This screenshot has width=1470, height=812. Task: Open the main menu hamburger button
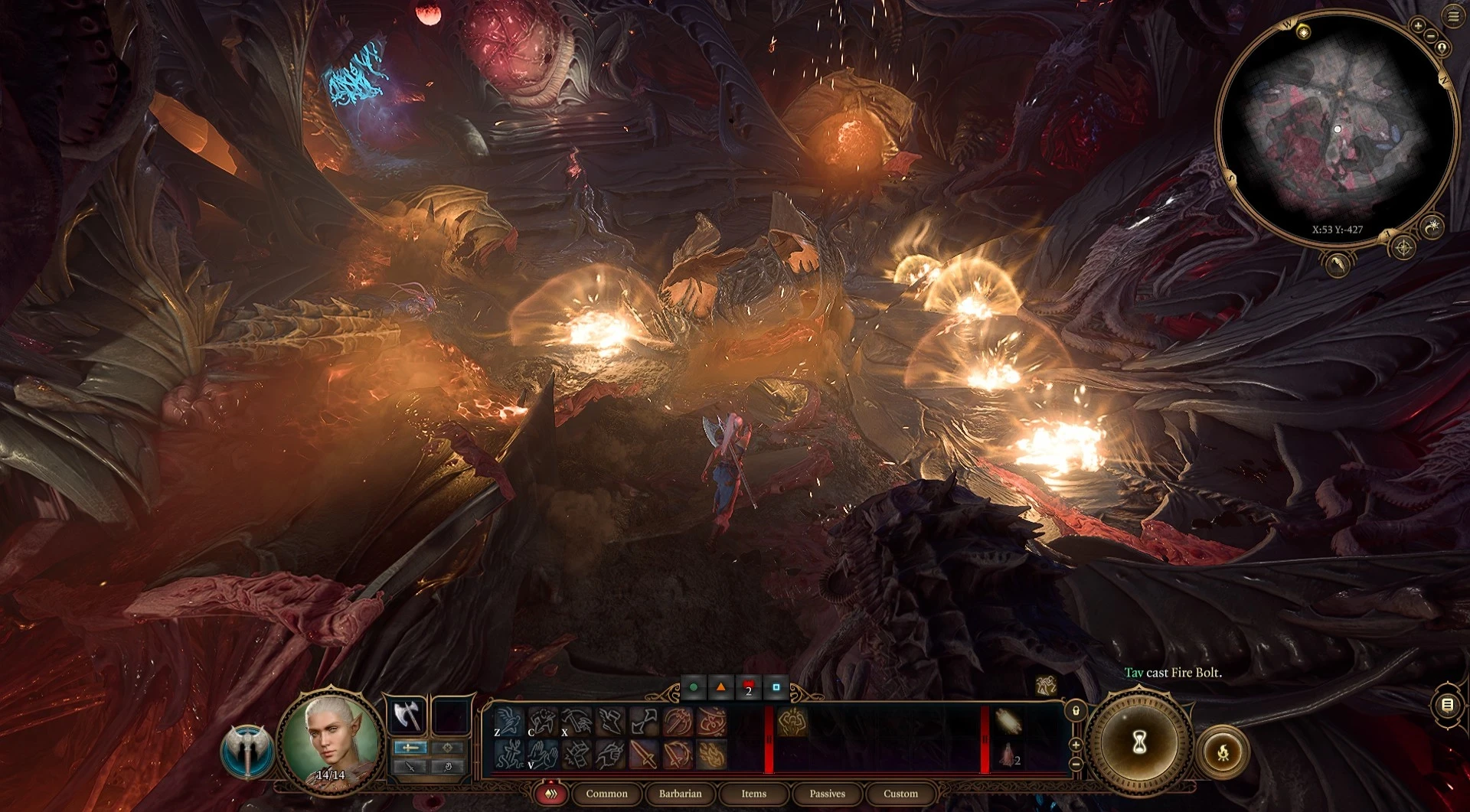tap(1453, 17)
